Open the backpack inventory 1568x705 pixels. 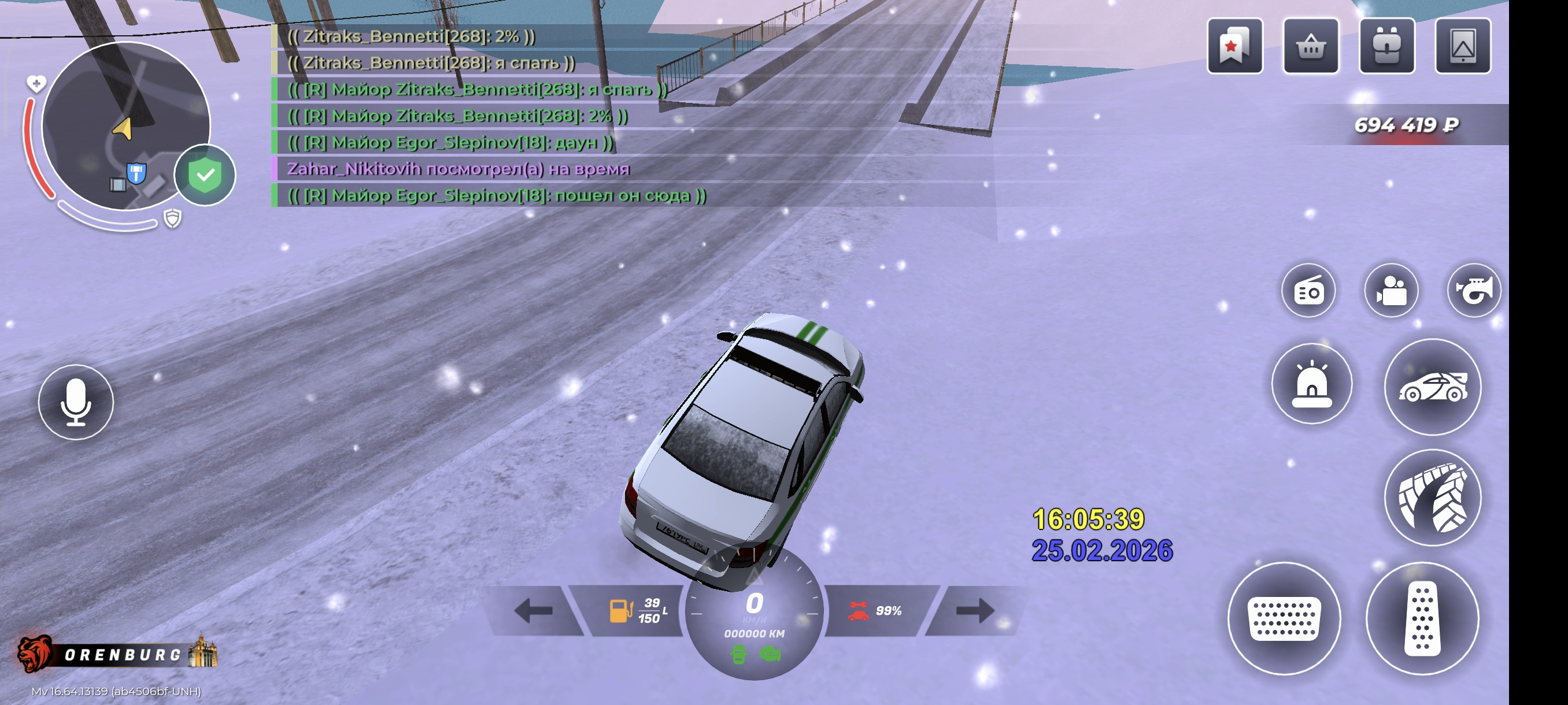1386,46
